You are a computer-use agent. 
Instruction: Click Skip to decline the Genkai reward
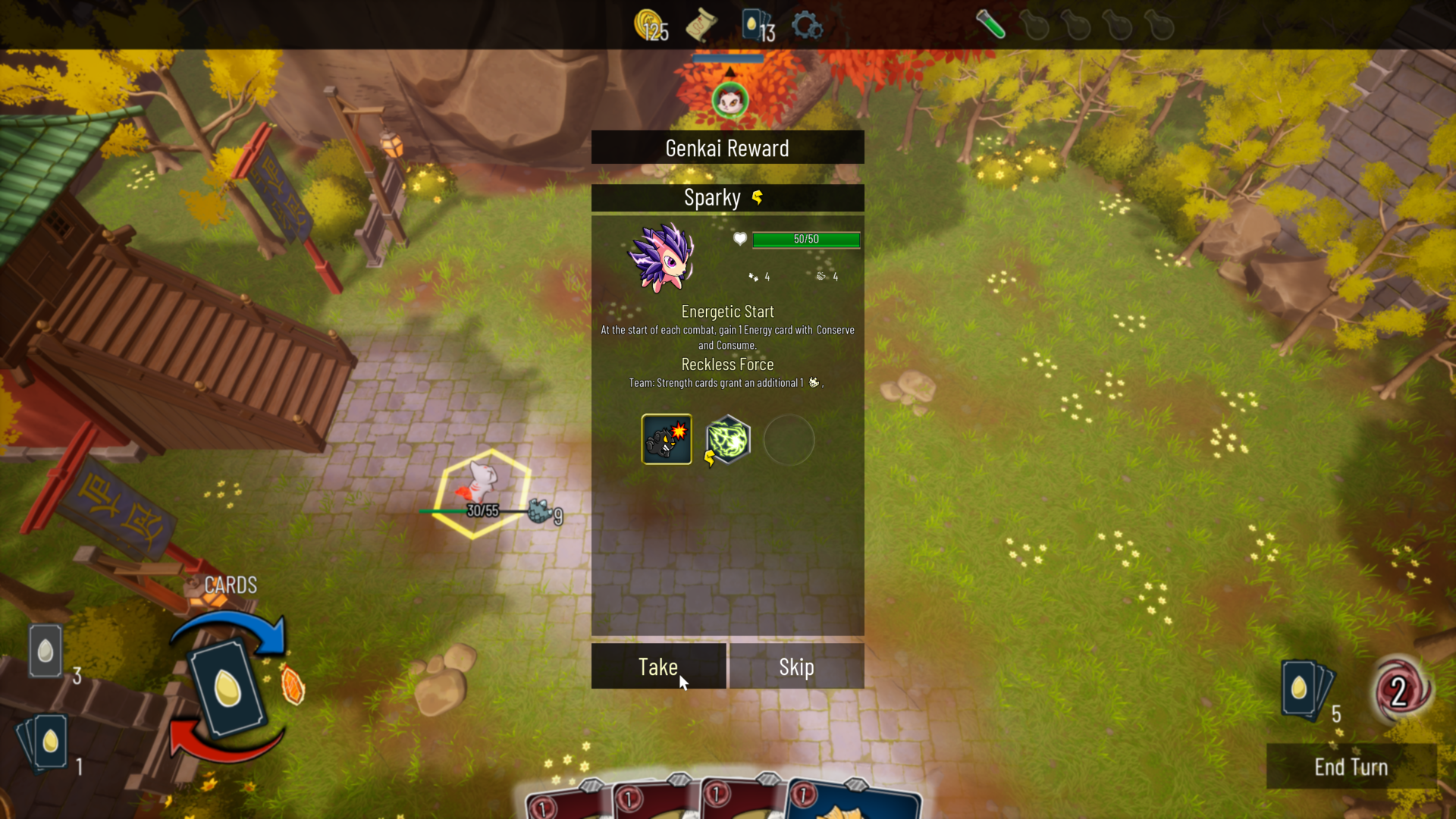coord(795,667)
